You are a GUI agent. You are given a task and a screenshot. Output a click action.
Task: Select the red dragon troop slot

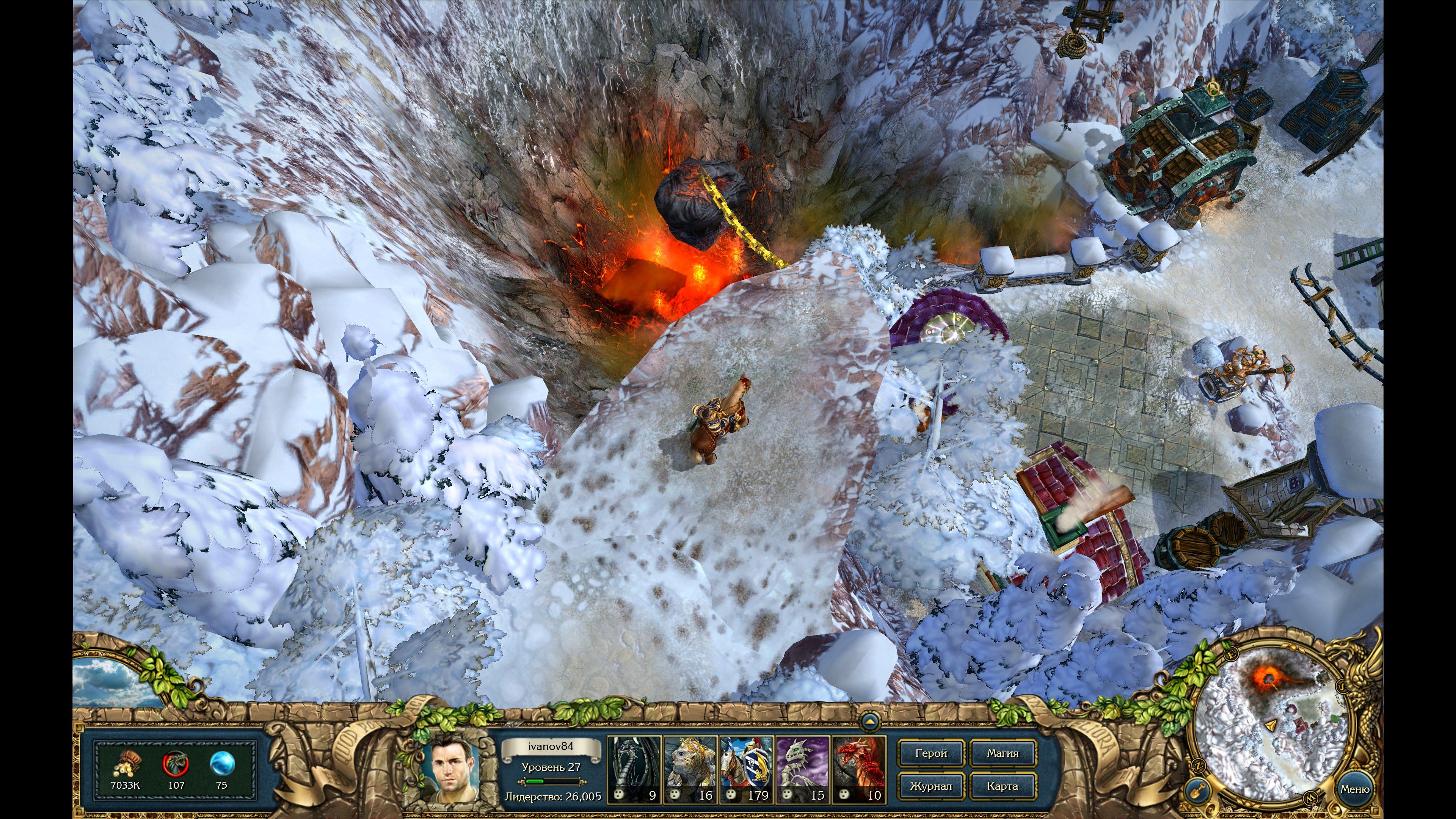(x=858, y=769)
